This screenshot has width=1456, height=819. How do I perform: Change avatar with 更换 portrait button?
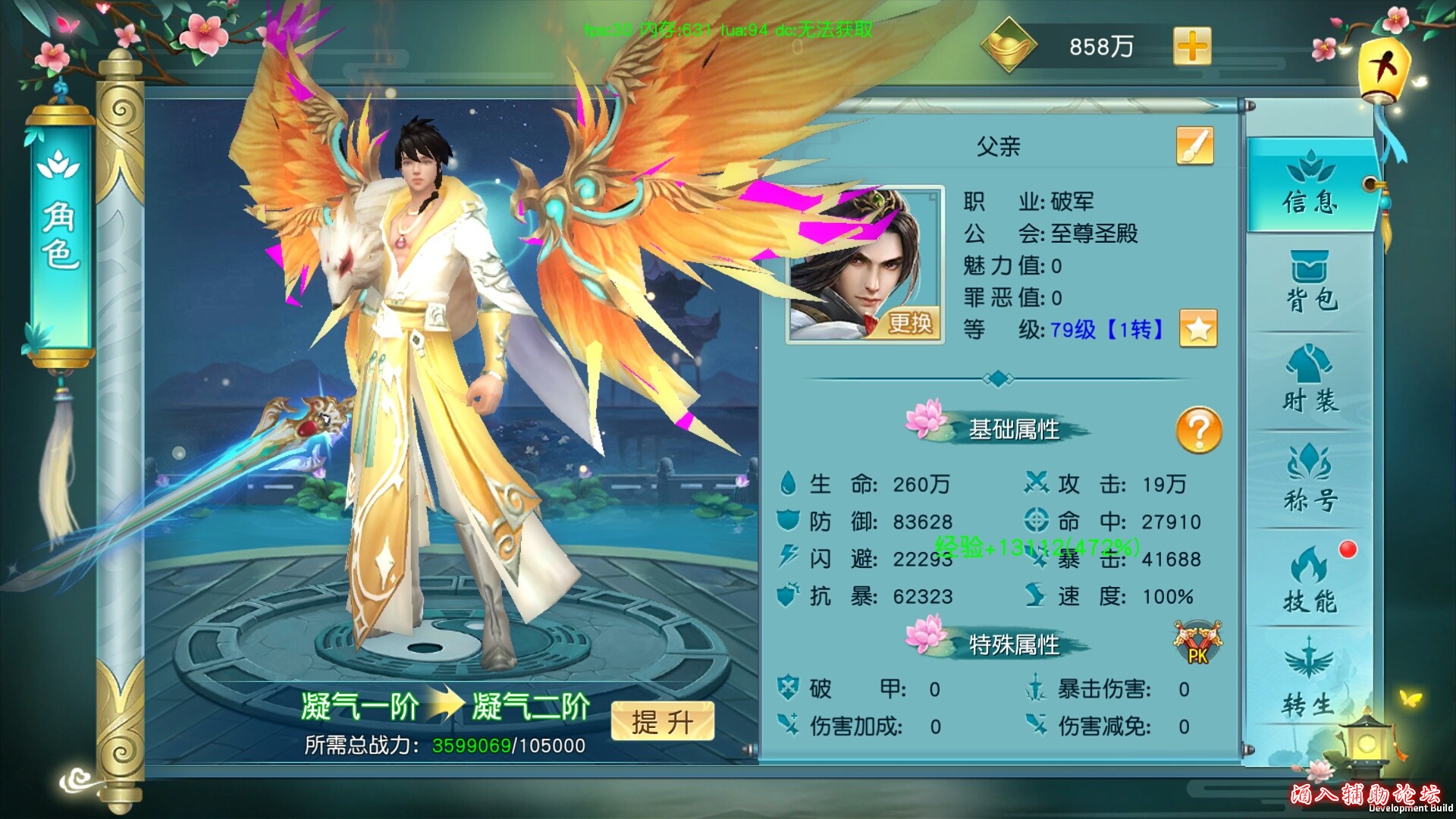[909, 324]
